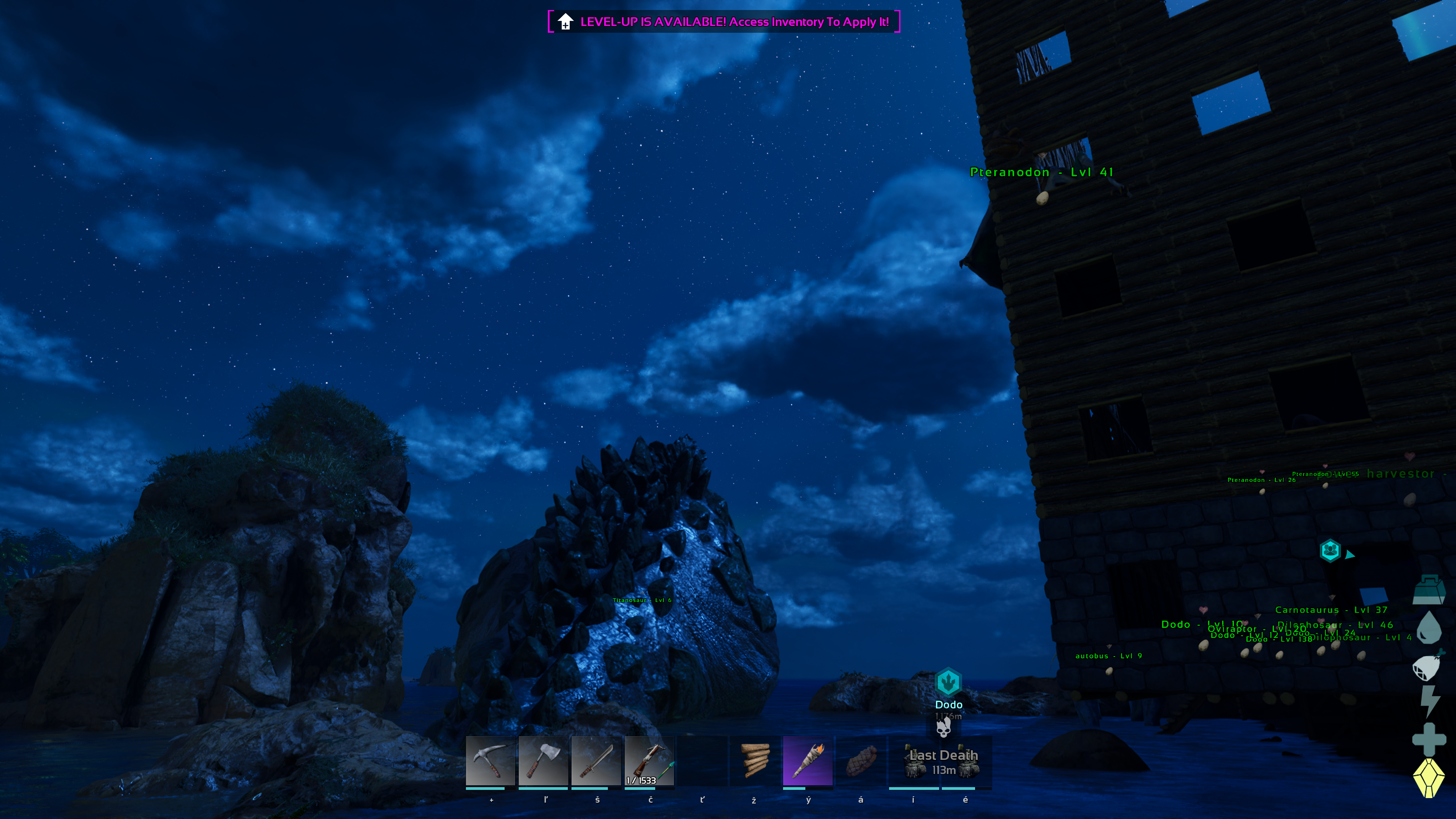Equip the hatchet from the hotbar
The height and width of the screenshot is (819, 1456).
click(x=543, y=761)
